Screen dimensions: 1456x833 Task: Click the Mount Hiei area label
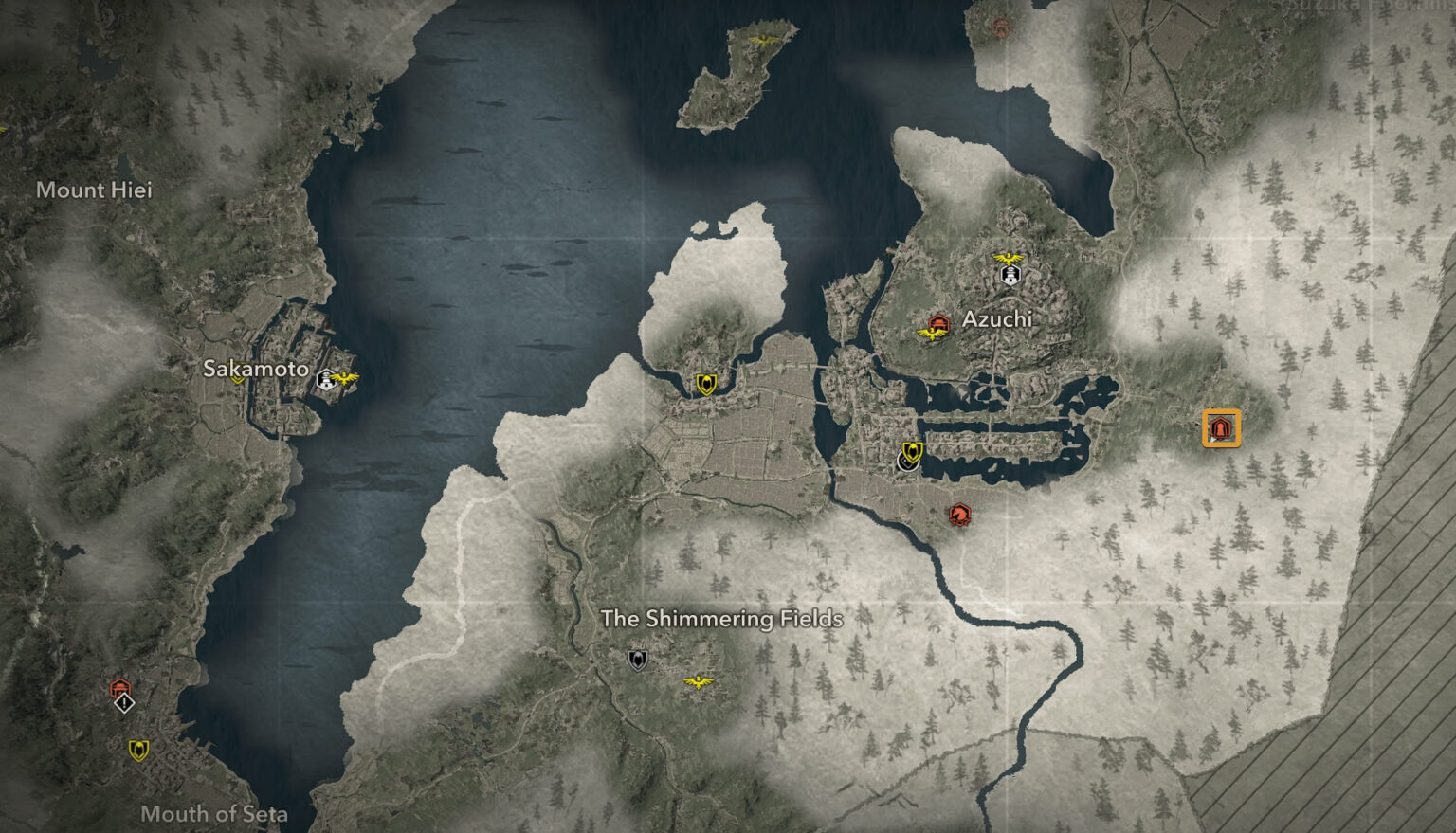[94, 190]
